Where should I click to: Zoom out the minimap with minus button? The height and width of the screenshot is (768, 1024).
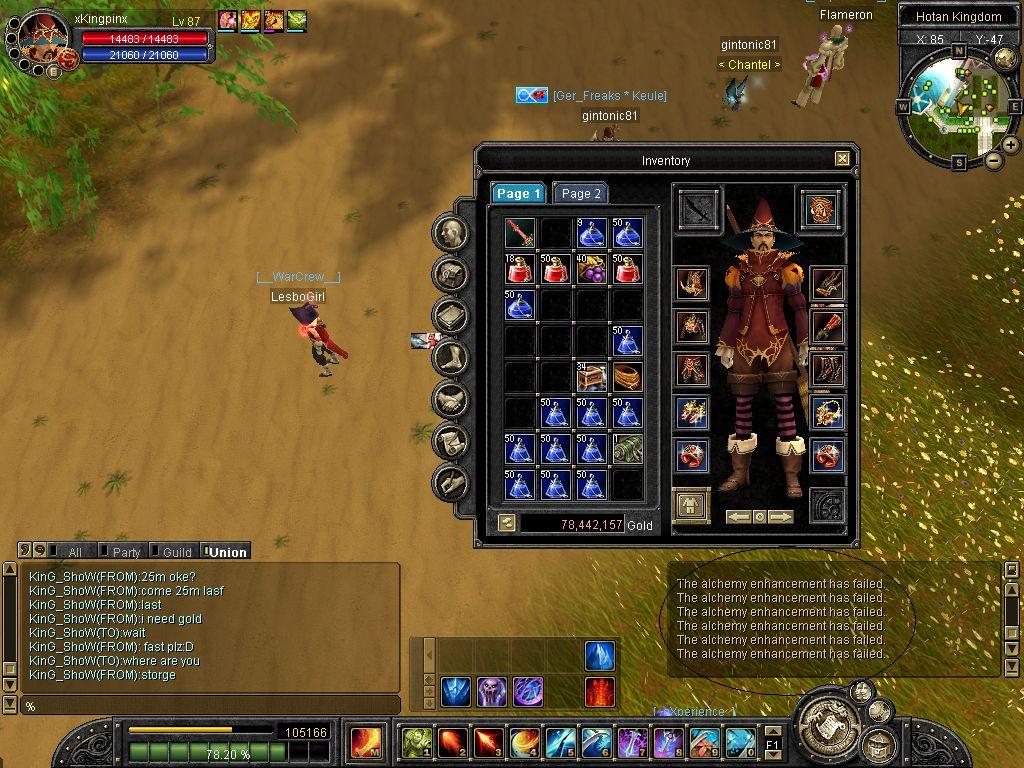click(x=994, y=160)
